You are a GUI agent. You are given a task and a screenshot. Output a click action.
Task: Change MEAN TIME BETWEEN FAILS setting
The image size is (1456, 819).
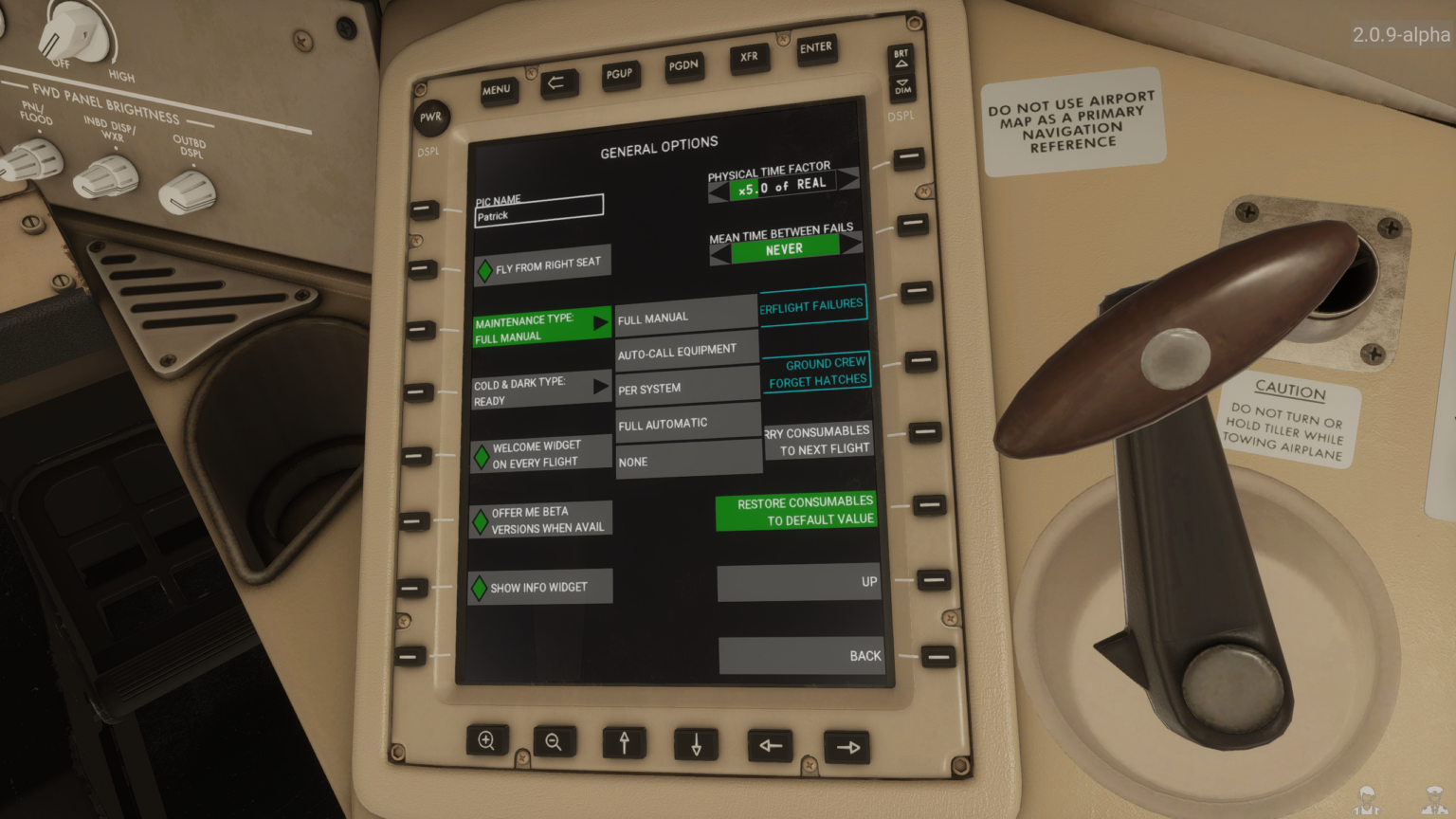pyautogui.click(x=785, y=247)
